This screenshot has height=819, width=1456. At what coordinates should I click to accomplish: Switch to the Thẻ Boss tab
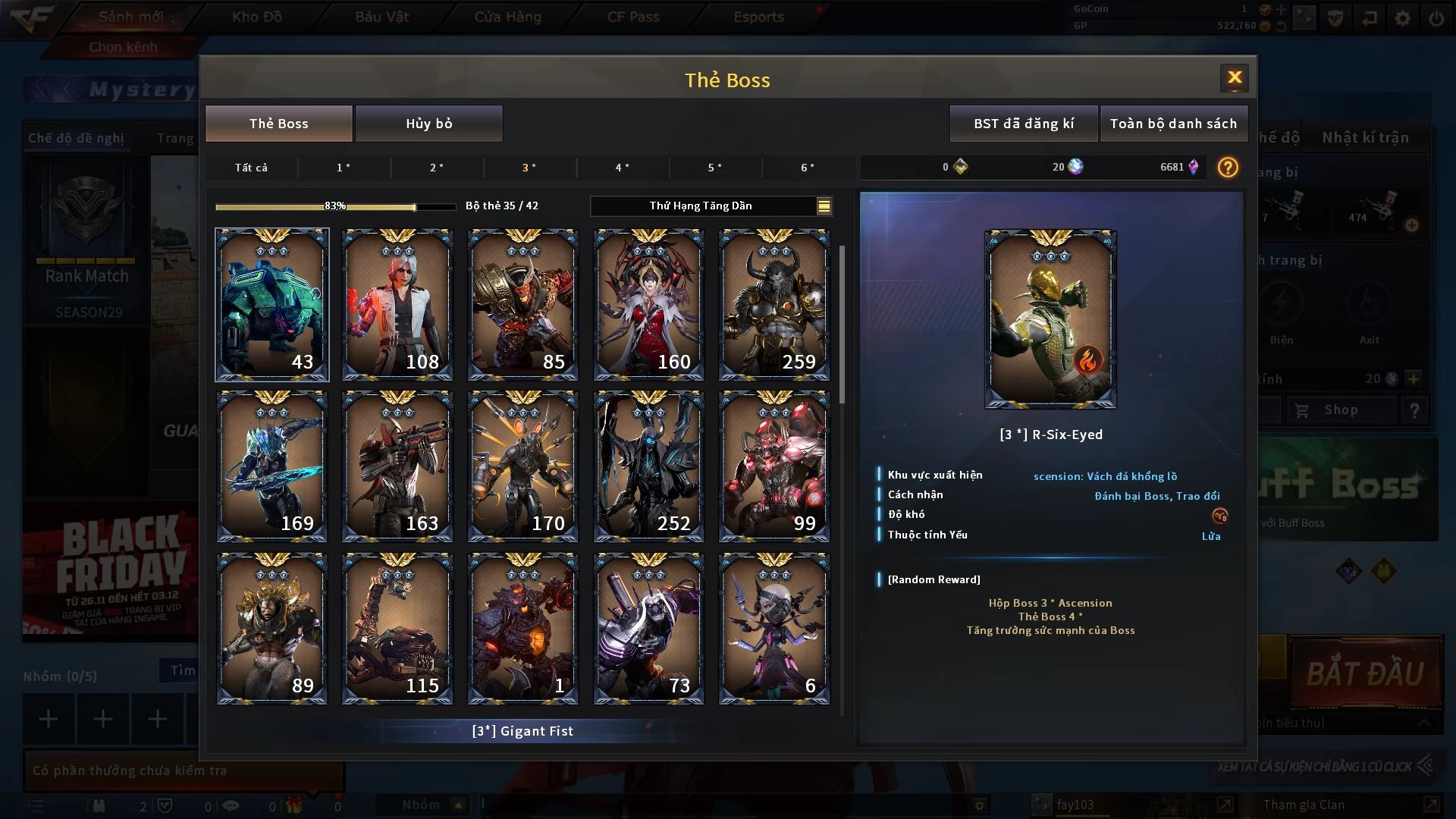[x=278, y=124]
